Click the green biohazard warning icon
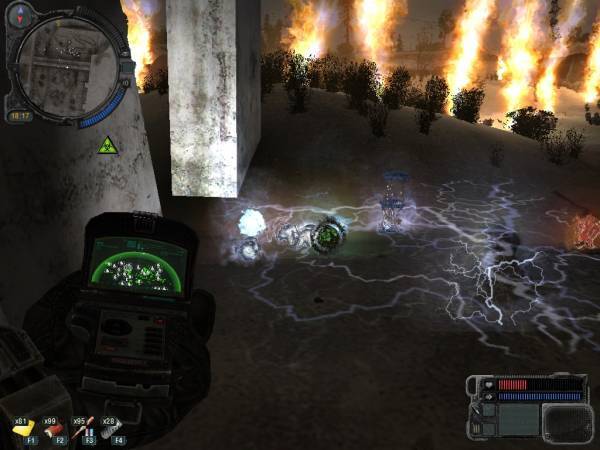The width and height of the screenshot is (600, 450). 105,143
